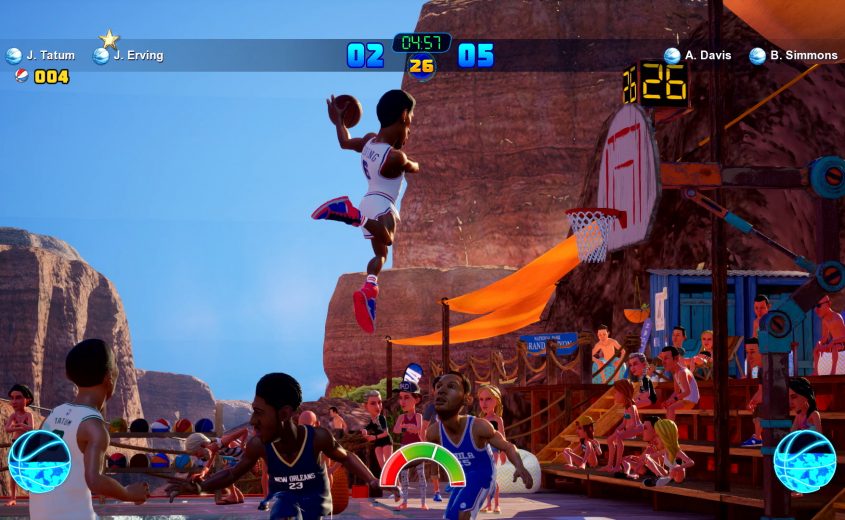The image size is (845, 520).
Task: Activate the glowing basketball power-up for Tatum's team
Action: 40,461
